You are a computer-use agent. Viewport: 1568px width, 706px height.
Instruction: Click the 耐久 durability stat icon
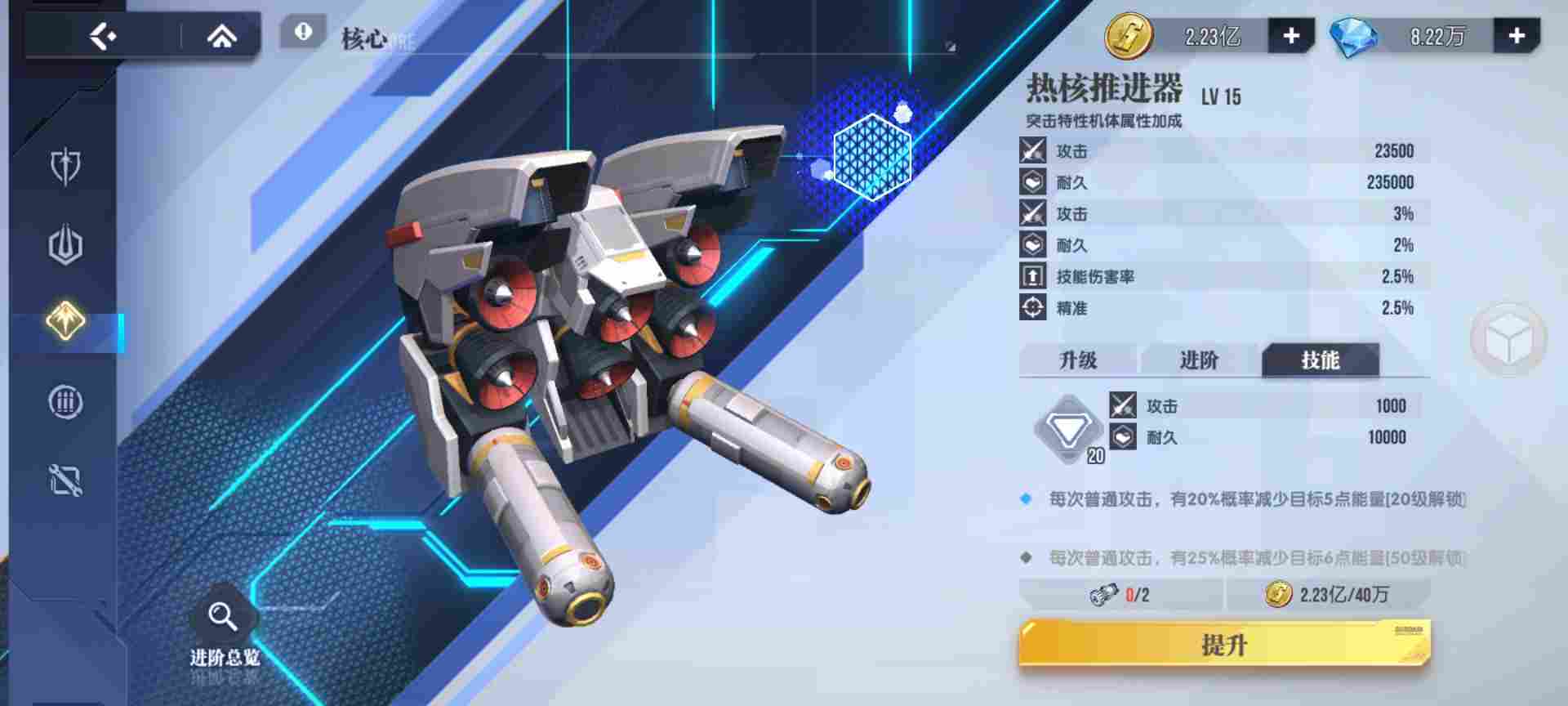pyautogui.click(x=1032, y=181)
